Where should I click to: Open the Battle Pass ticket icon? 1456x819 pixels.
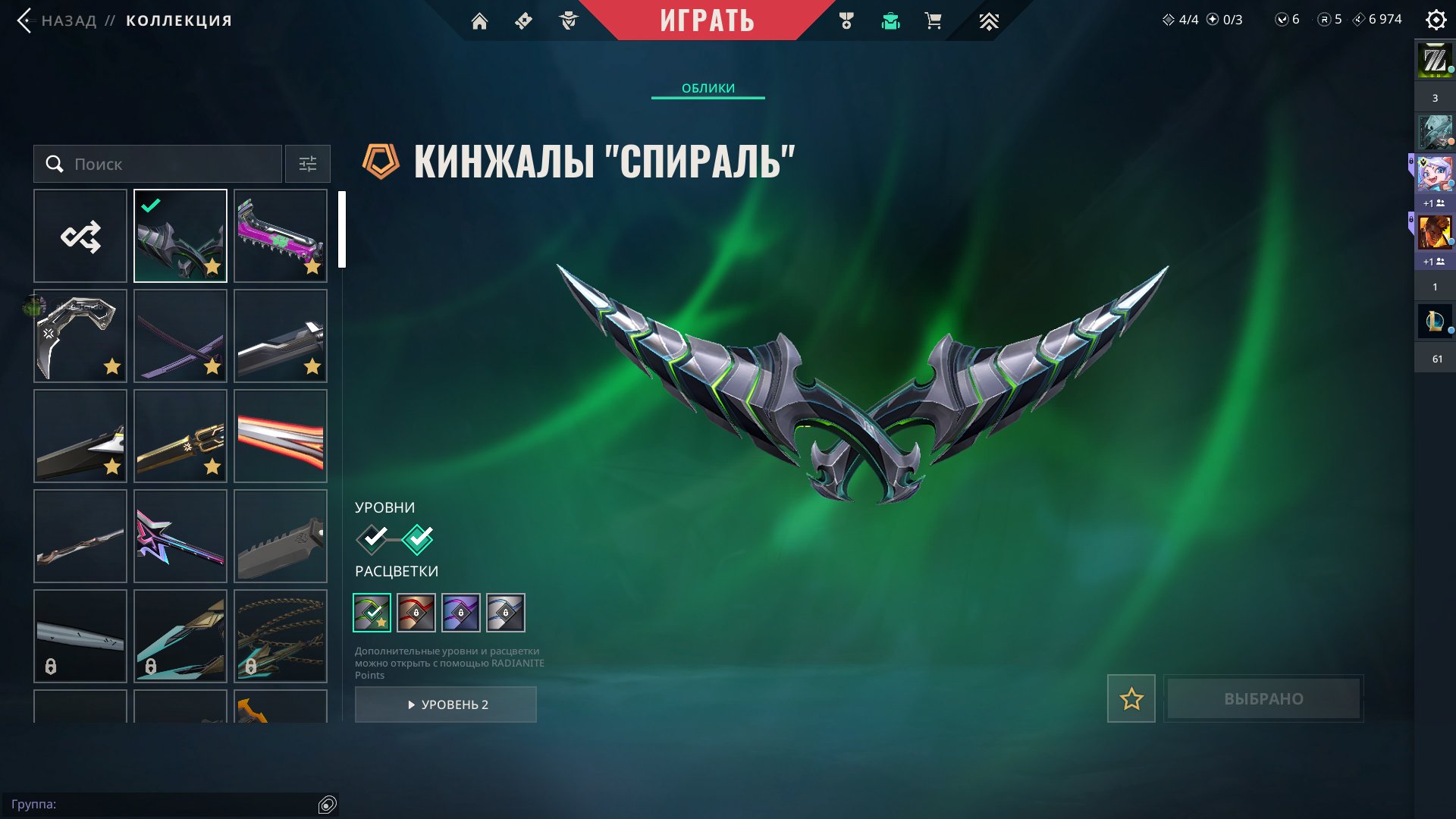pos(523,20)
